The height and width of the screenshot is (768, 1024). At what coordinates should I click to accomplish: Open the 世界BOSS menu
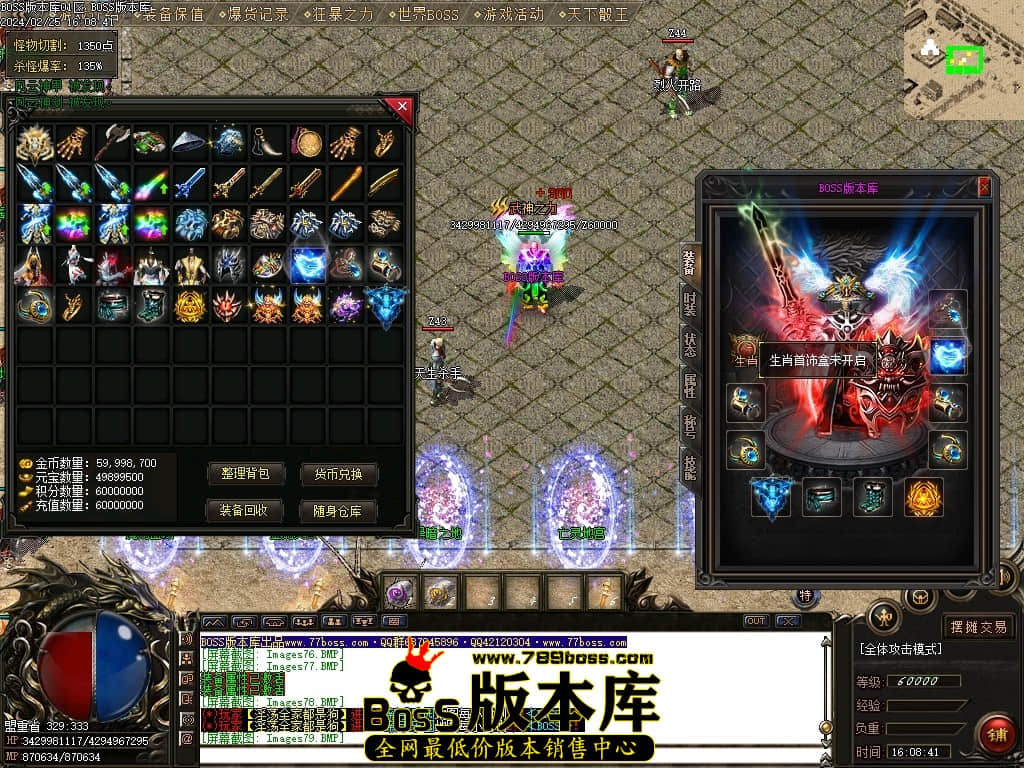(428, 14)
